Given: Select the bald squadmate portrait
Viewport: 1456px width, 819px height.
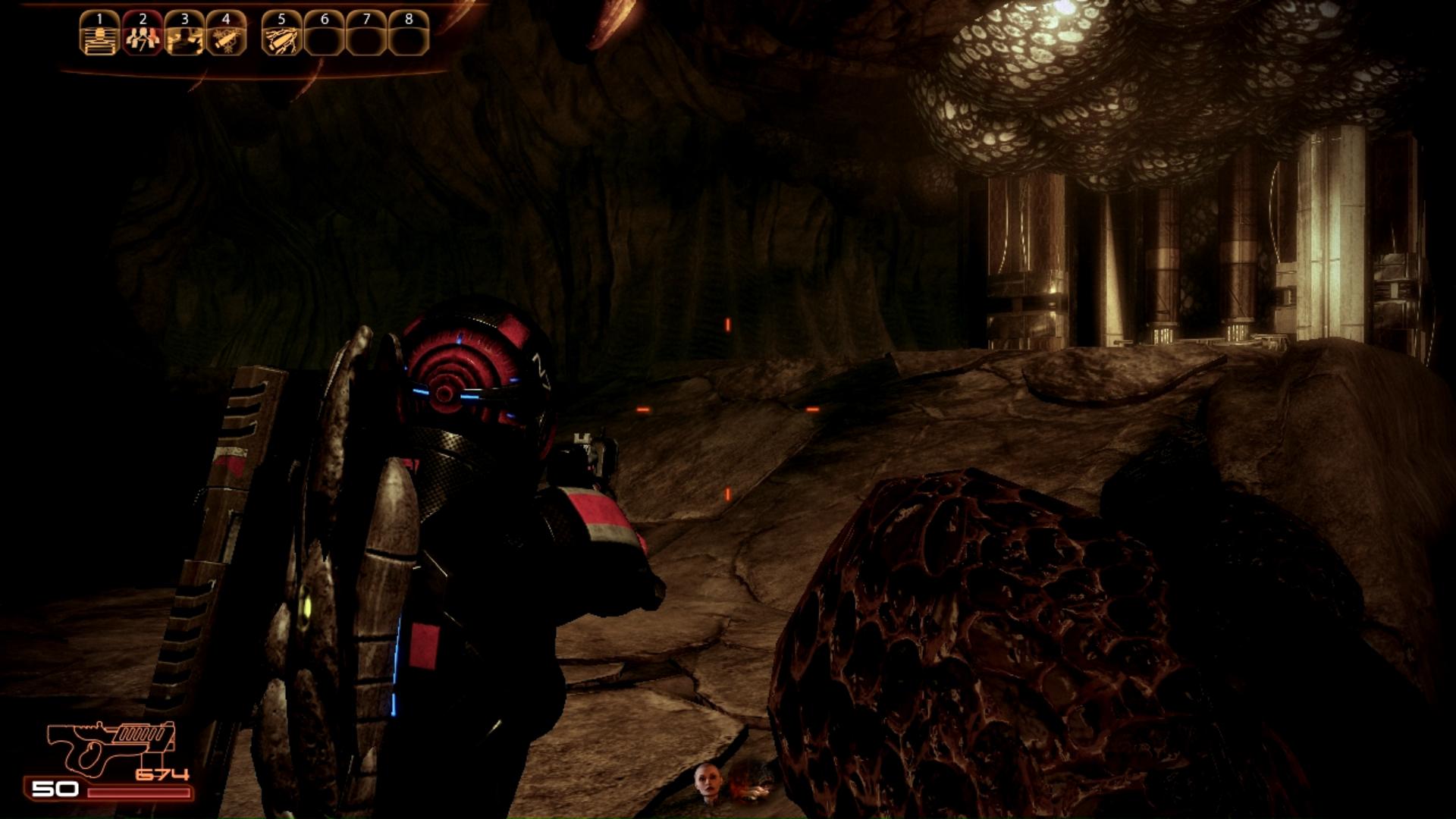Looking at the screenshot, I should 707,783.
